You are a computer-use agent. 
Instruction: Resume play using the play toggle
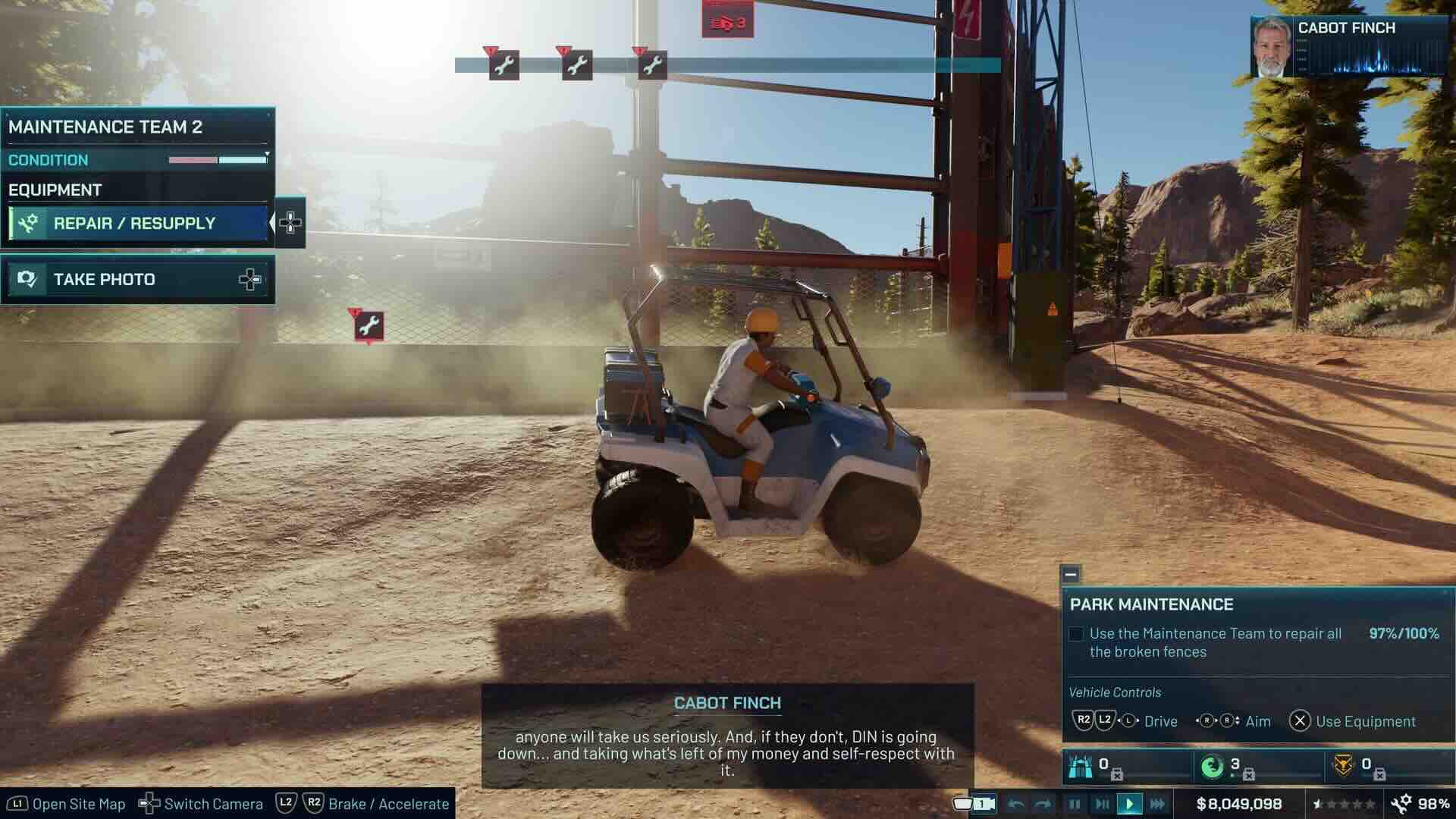tap(1131, 804)
